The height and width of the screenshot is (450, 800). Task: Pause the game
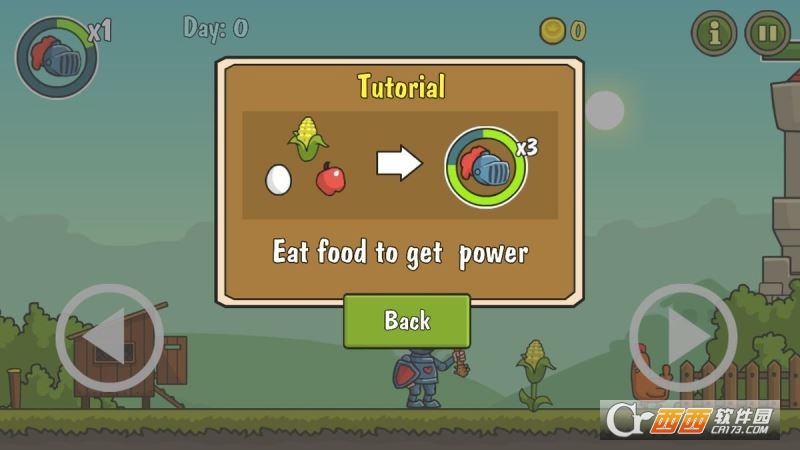pos(767,33)
